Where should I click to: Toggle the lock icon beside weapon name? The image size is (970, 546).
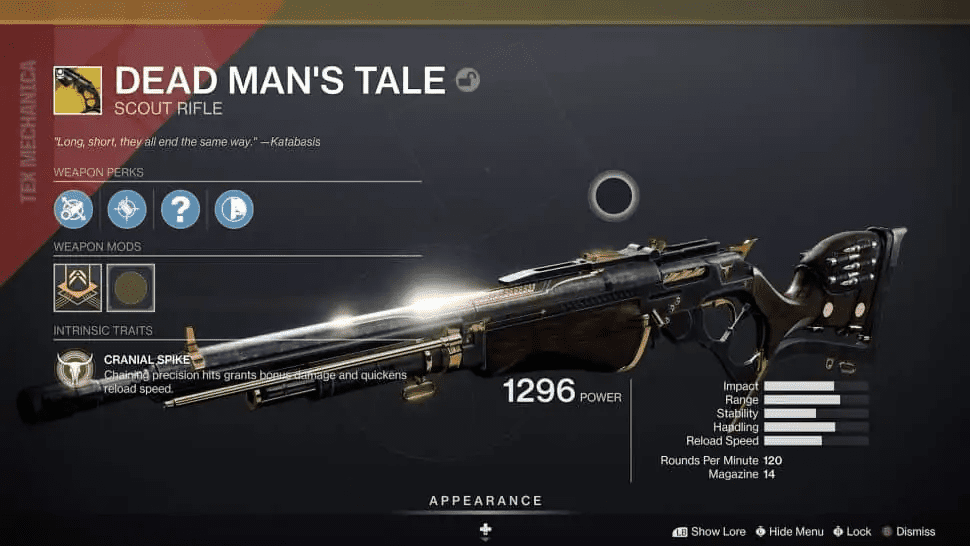[x=467, y=80]
